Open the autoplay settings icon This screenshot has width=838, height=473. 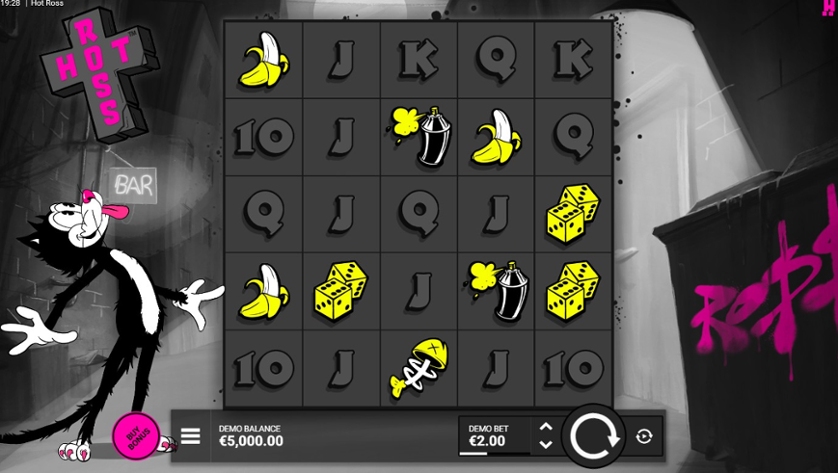(x=644, y=436)
